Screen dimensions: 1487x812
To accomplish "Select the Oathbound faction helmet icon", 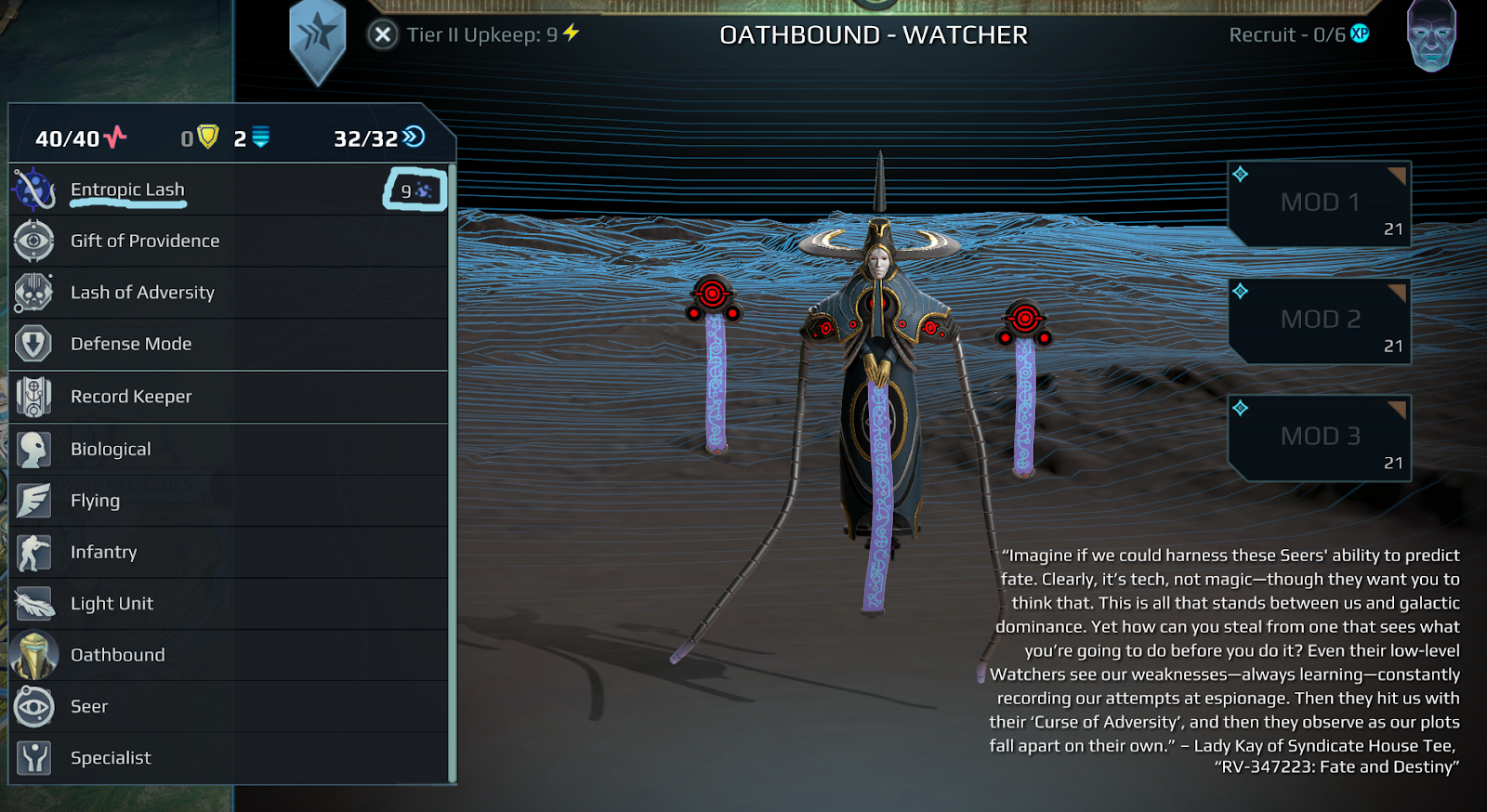I will pyautogui.click(x=34, y=654).
